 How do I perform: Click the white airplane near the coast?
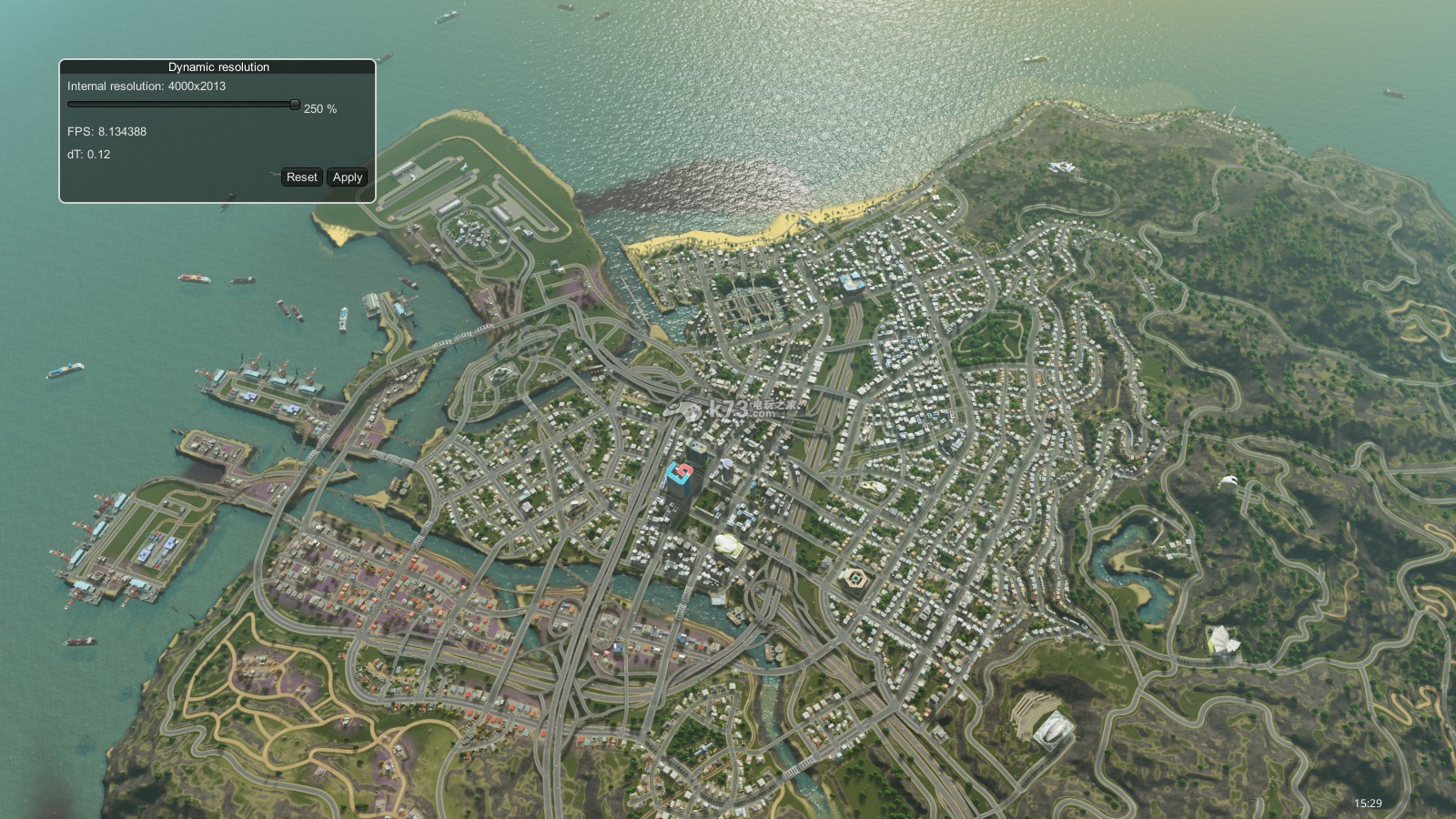point(464,168)
